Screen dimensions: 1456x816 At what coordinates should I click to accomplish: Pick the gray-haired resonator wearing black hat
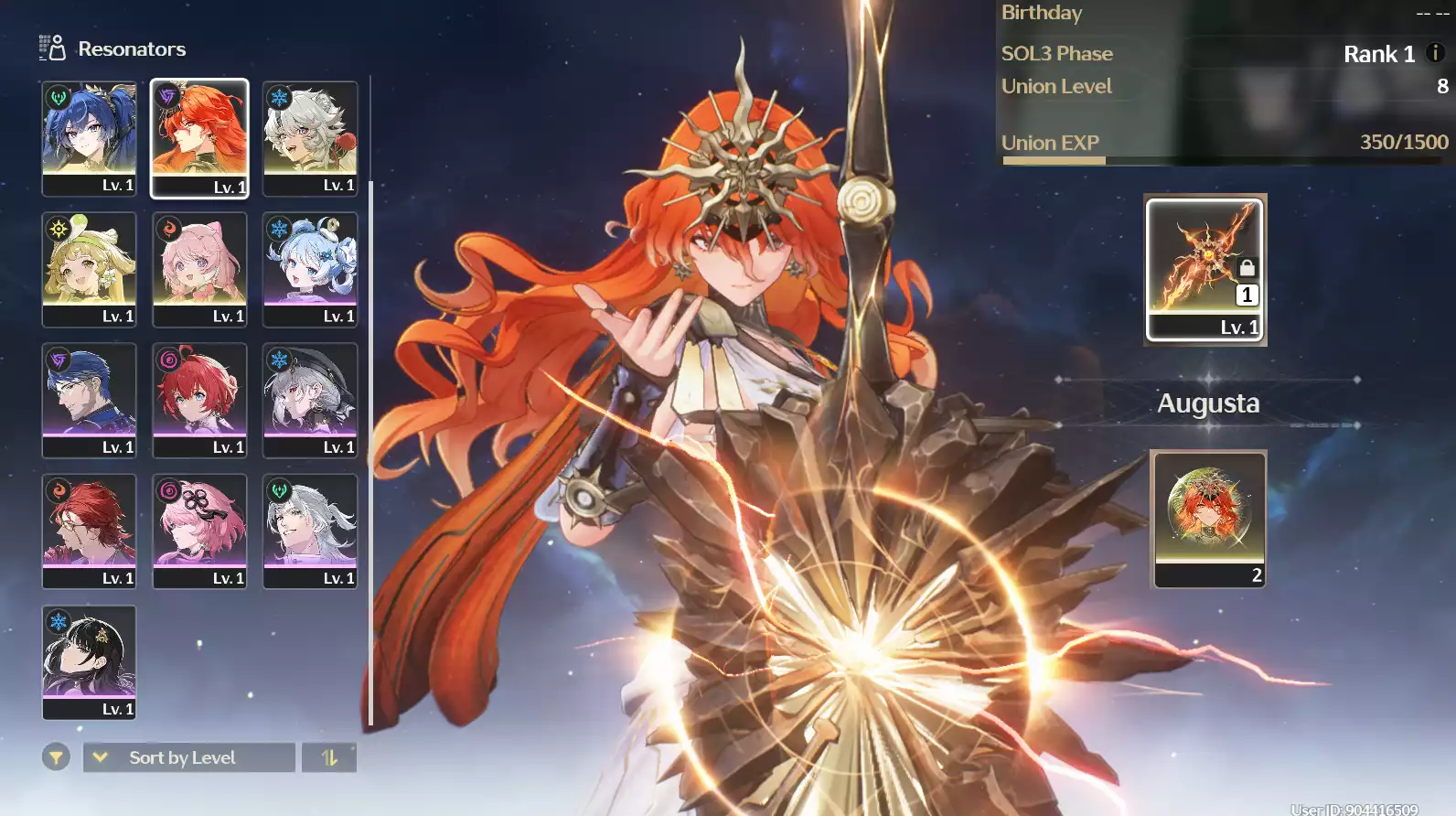[x=310, y=400]
